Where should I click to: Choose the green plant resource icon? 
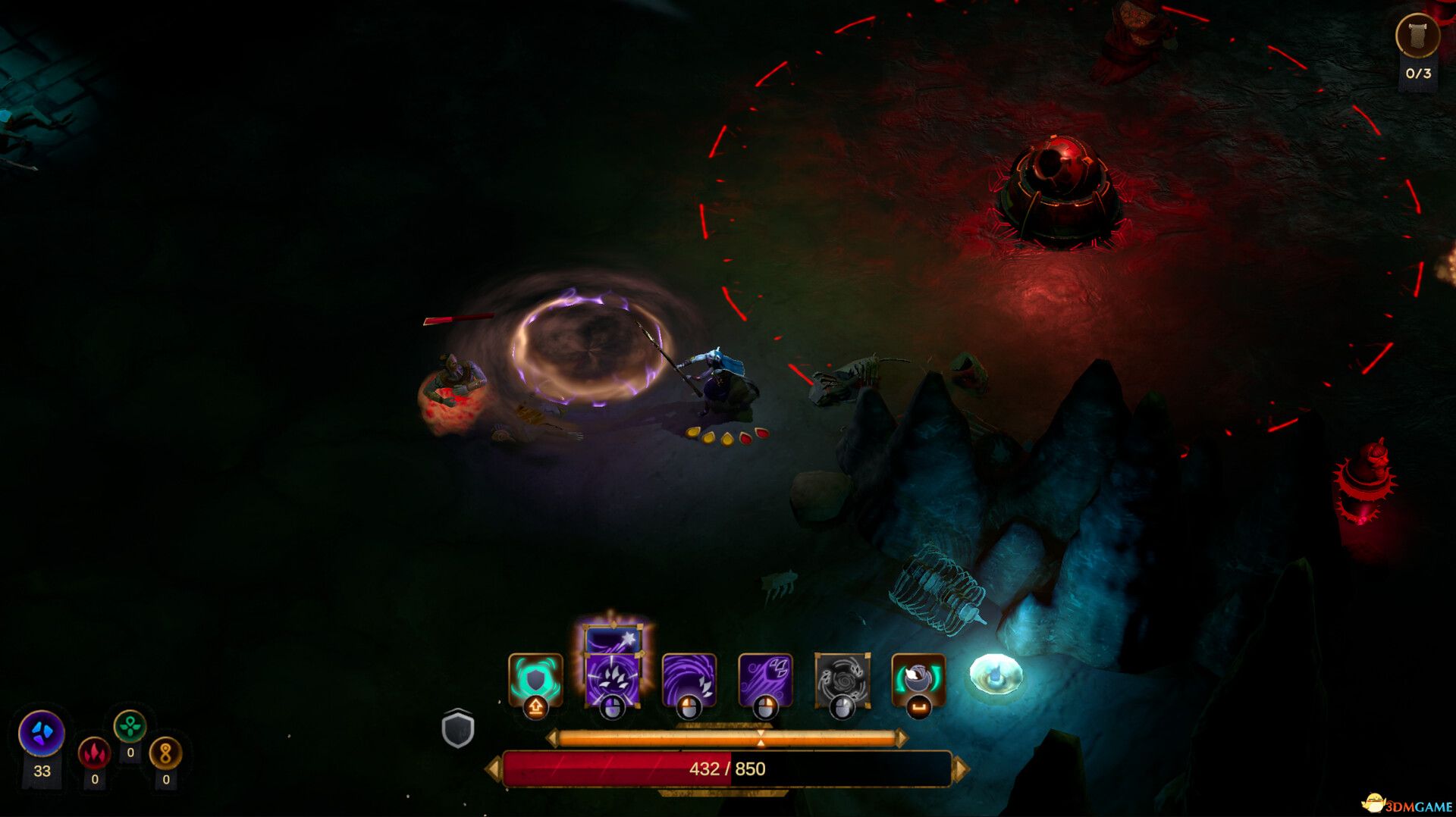130,726
